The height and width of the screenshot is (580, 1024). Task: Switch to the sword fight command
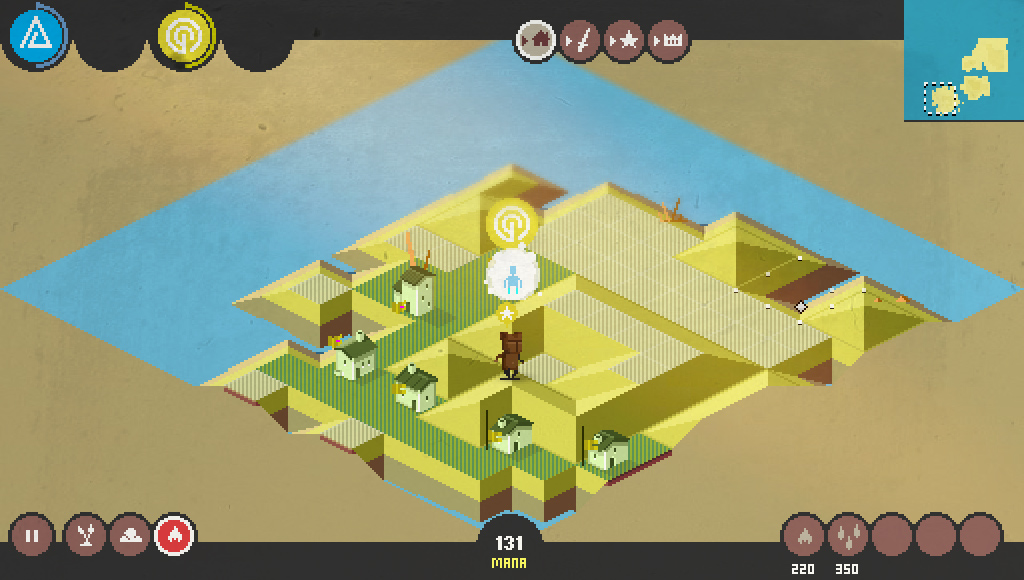coord(580,41)
